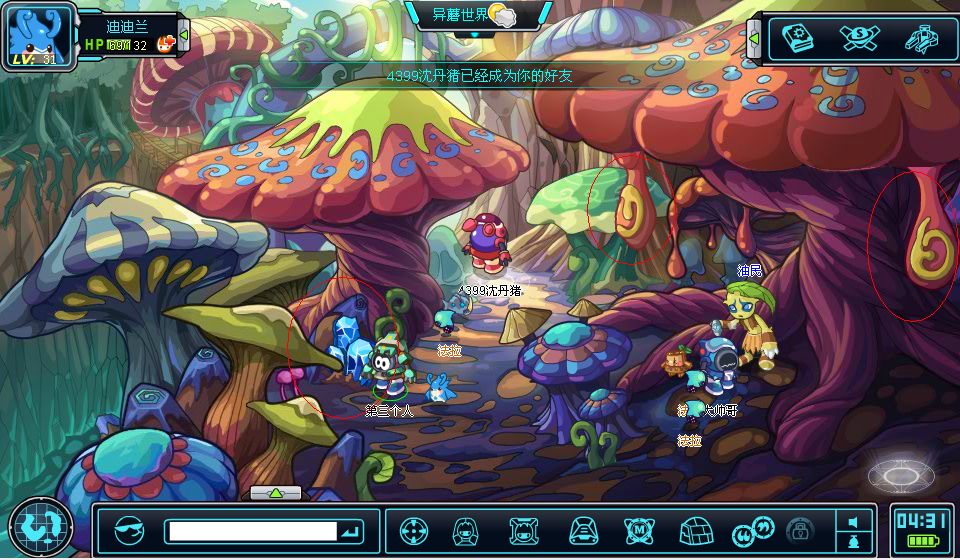Click the crosshair target toolbar icon
This screenshot has height=560, width=960.
(x=413, y=530)
